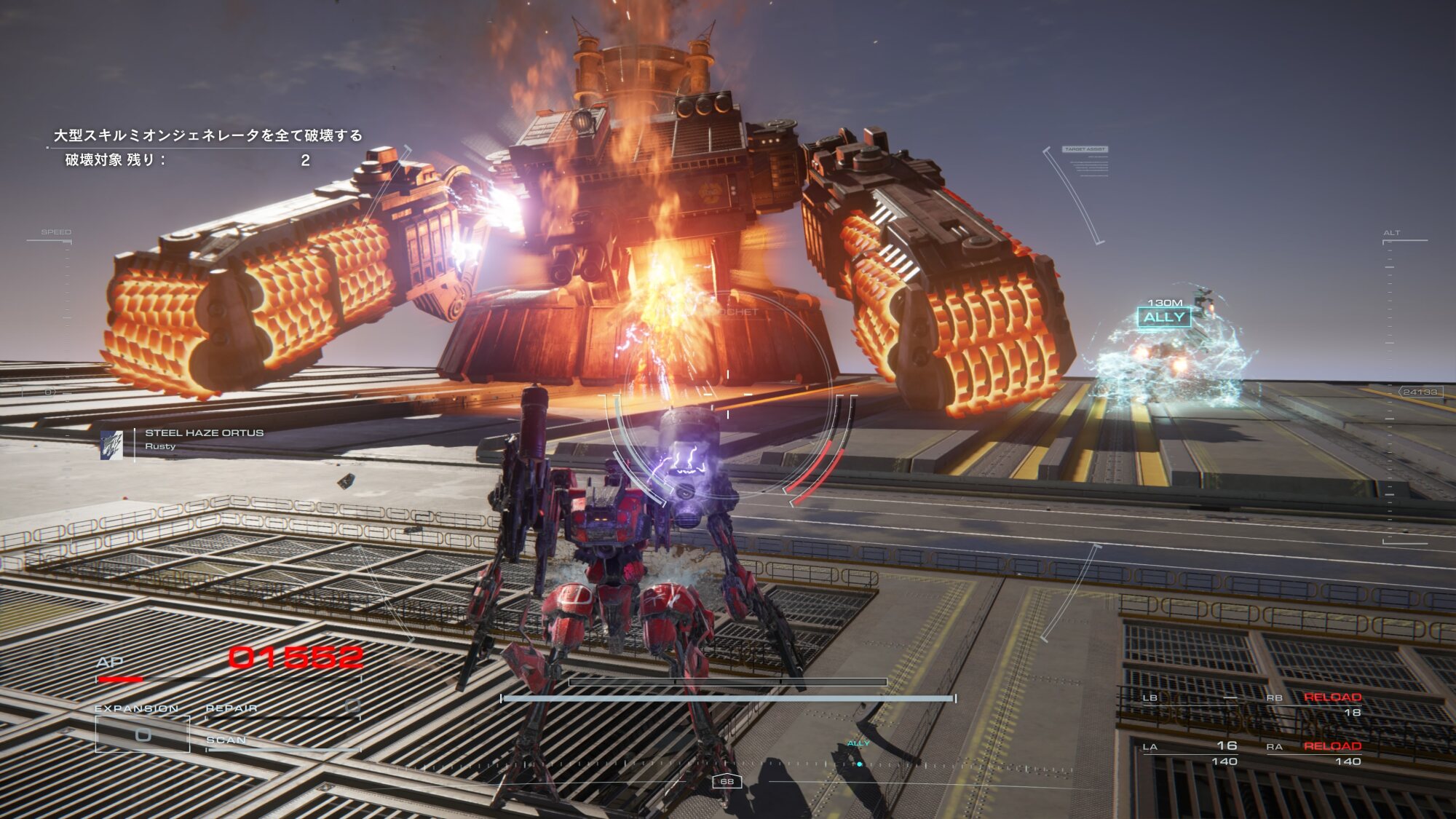
Task: Toggle the Target Assist indicator
Action: 1085,149
